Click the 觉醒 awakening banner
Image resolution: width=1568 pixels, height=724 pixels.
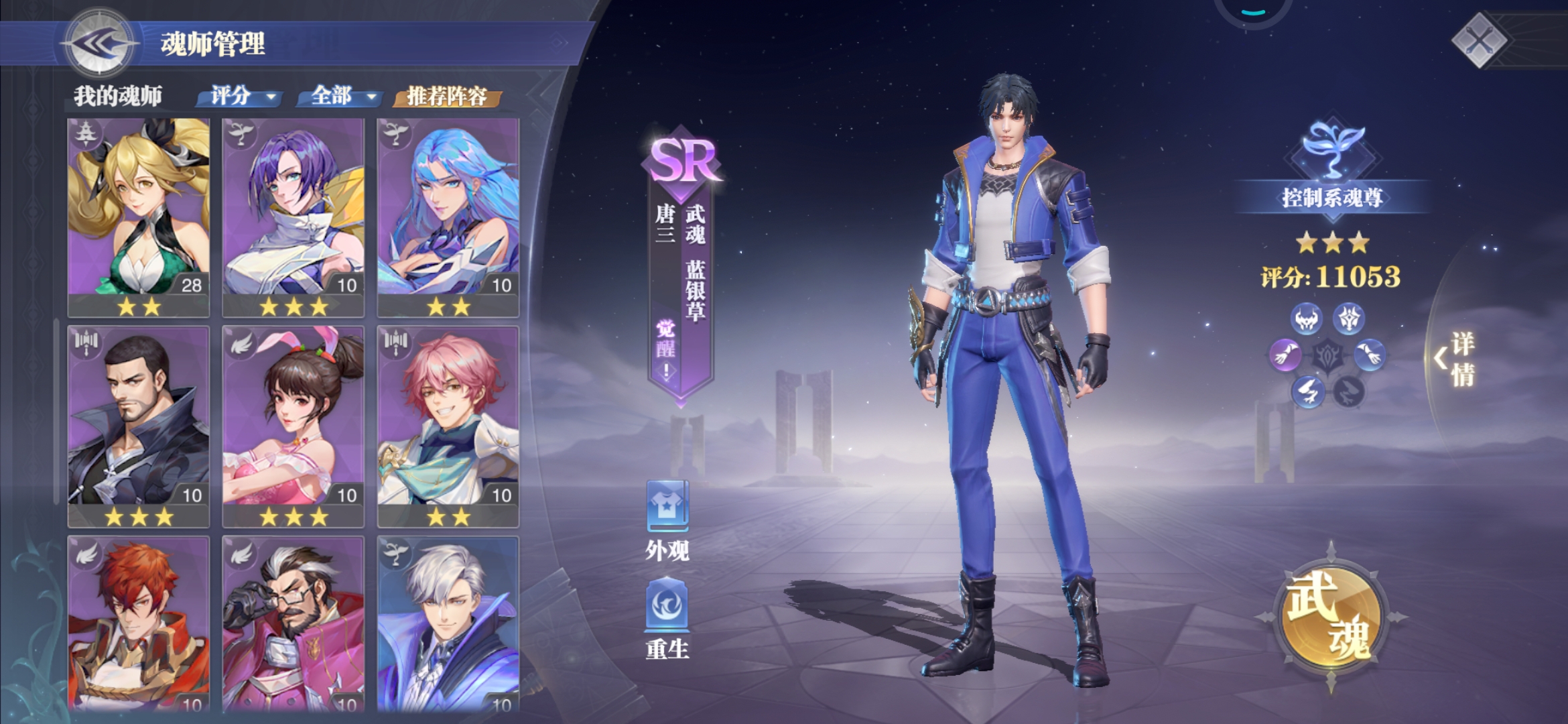pyautogui.click(x=666, y=349)
